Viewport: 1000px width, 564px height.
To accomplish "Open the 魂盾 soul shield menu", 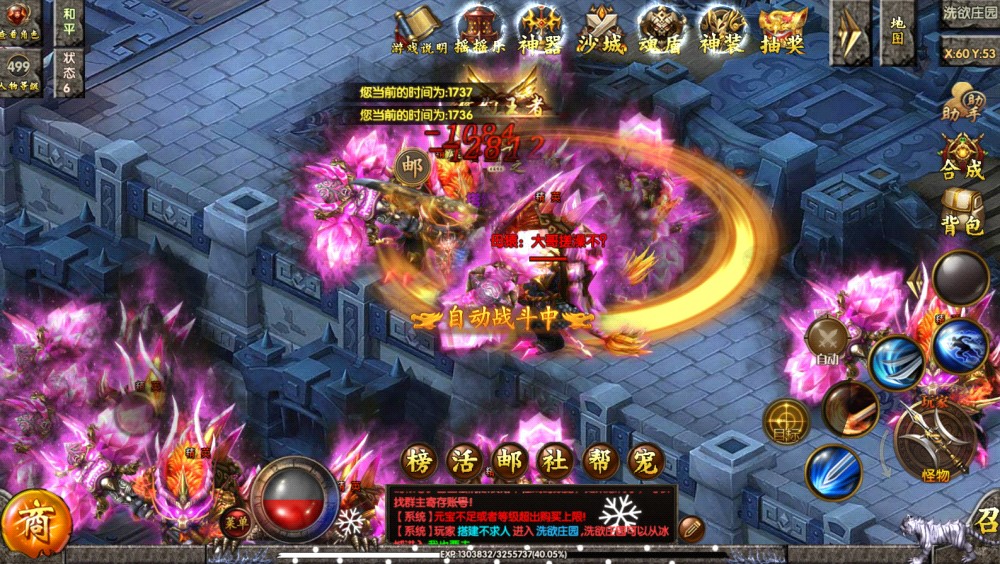I will tap(661, 28).
